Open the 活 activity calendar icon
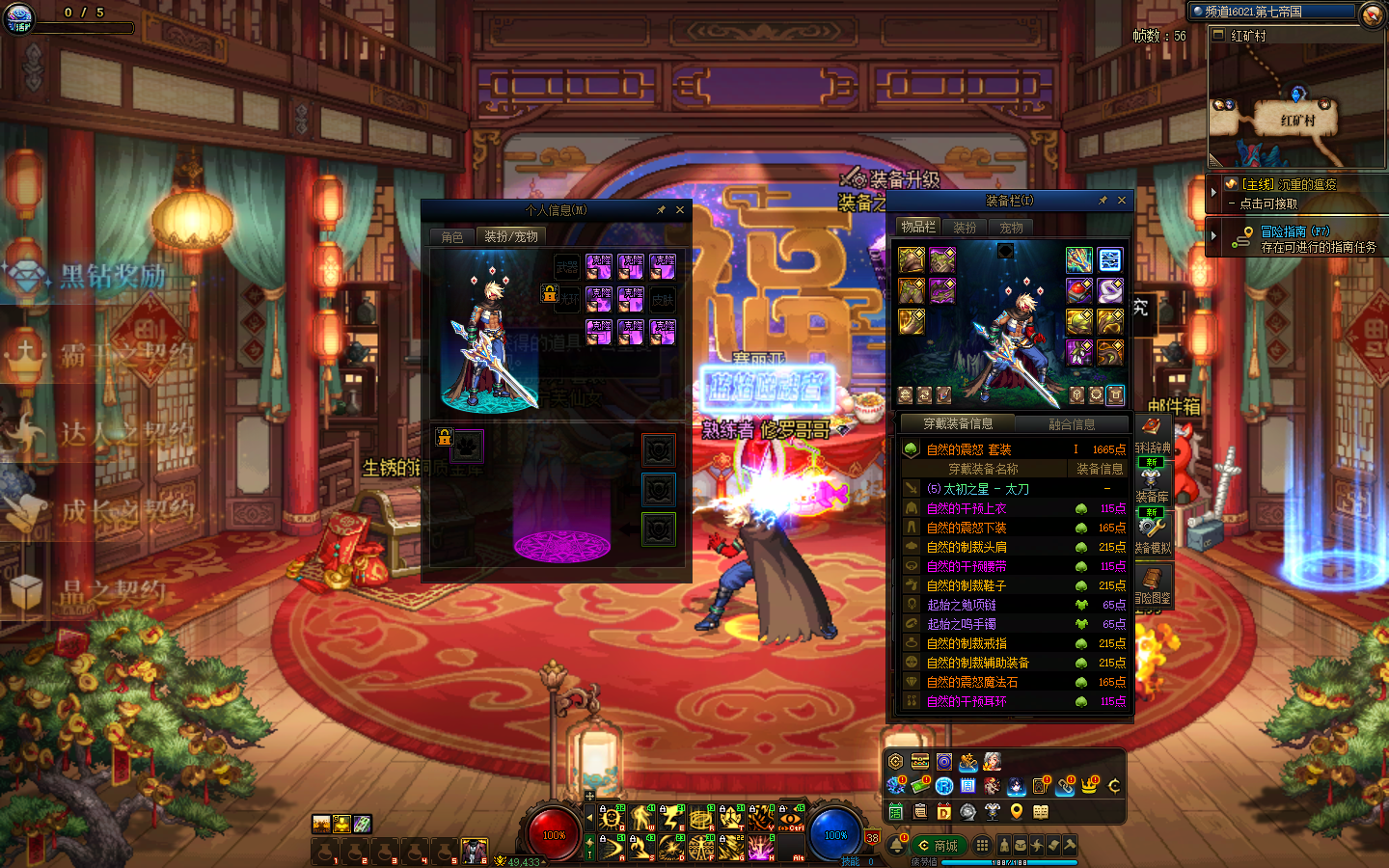Screen dimensions: 1389x868 pos(896,811)
